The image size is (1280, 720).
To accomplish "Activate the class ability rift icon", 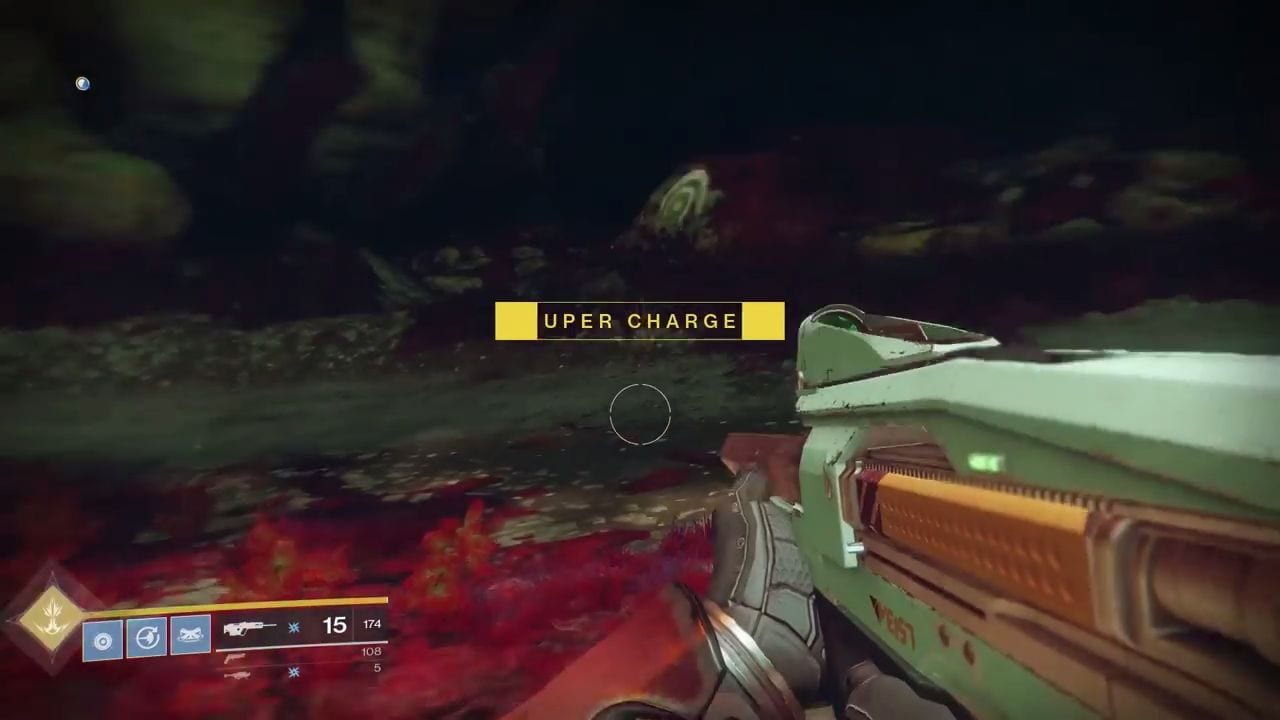I will click(x=190, y=636).
